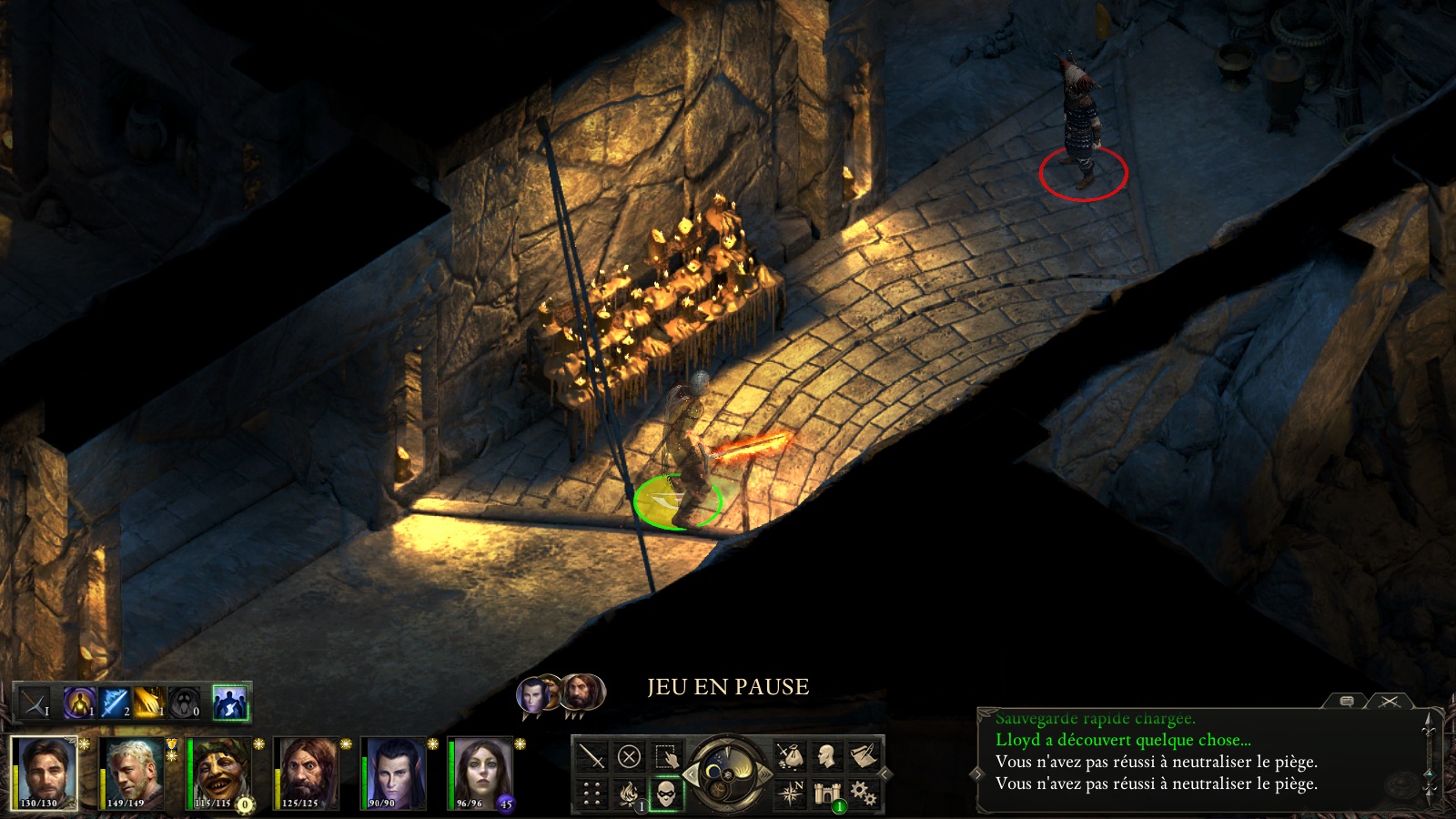The image size is (1456, 819).
Task: Click the sword attack command button
Action: tap(591, 756)
